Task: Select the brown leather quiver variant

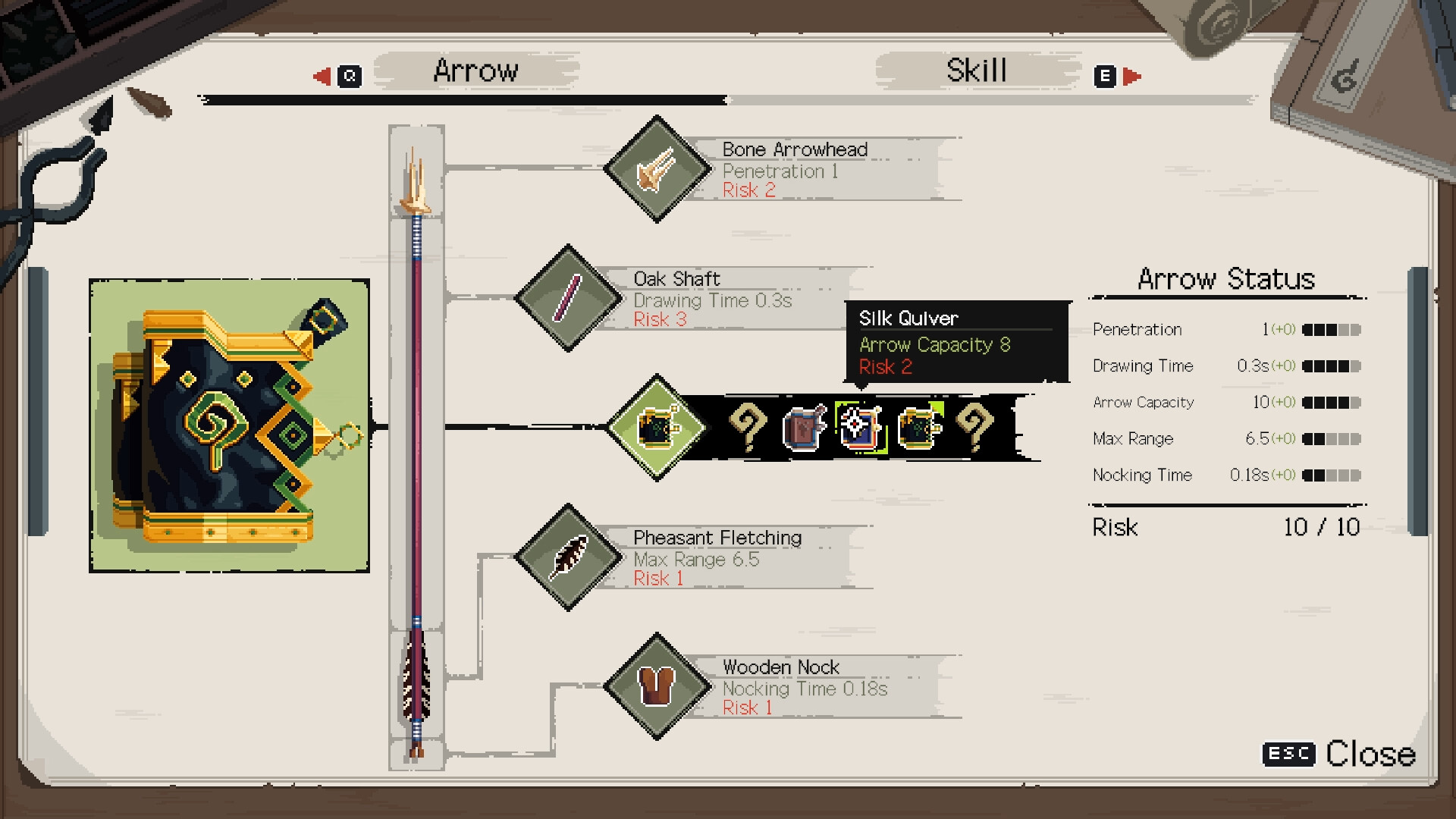Action: click(806, 426)
